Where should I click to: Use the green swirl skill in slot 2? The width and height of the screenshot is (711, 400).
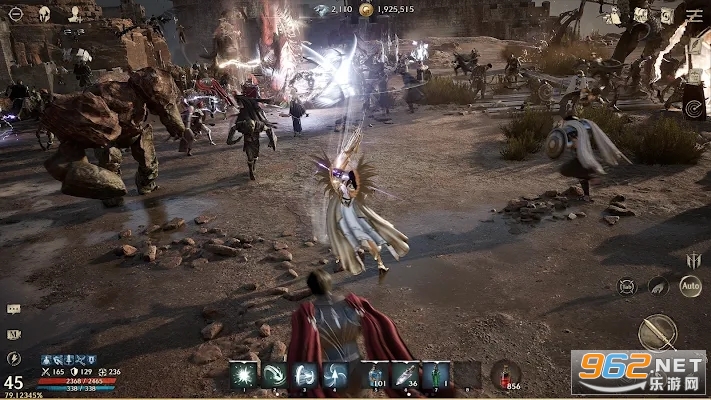pyautogui.click(x=274, y=375)
